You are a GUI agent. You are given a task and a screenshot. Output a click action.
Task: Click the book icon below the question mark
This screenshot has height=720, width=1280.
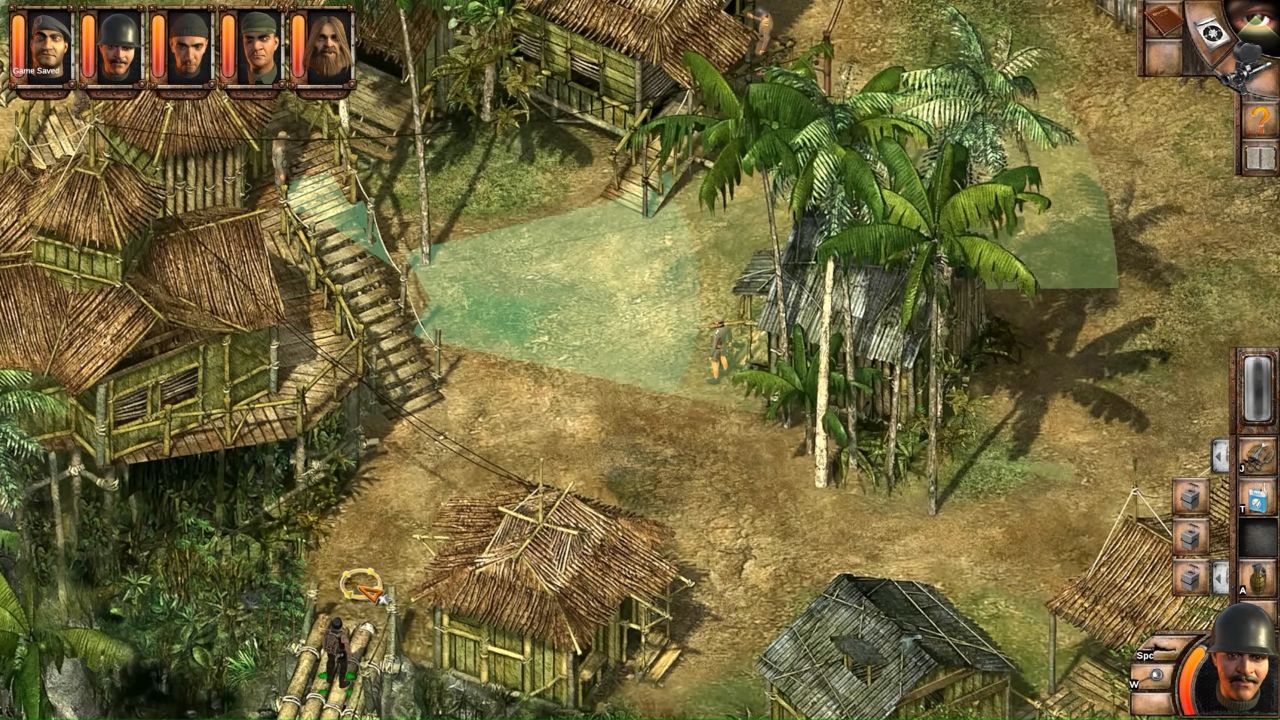(1258, 155)
